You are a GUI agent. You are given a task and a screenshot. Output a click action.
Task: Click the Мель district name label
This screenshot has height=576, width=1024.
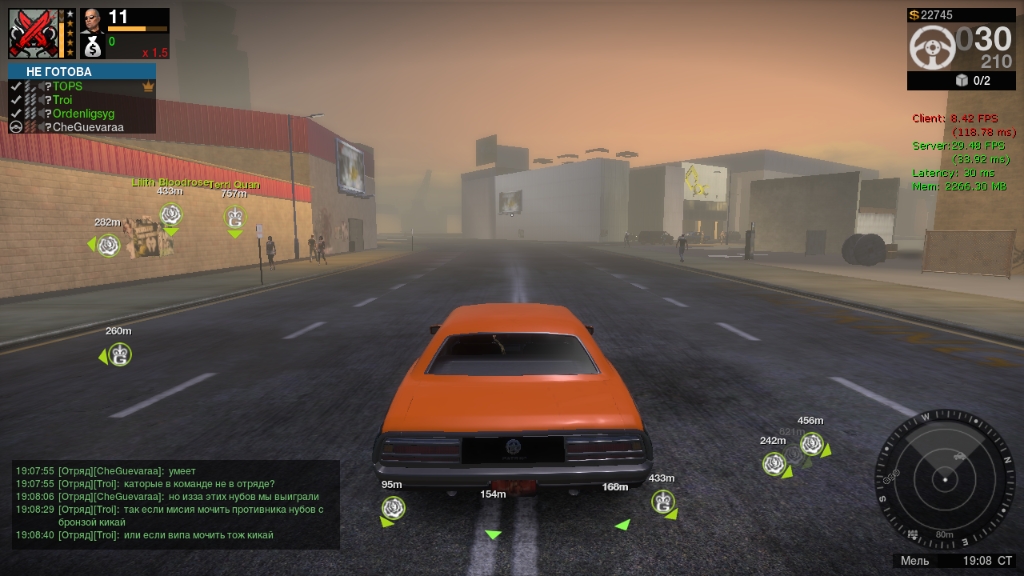click(915, 561)
